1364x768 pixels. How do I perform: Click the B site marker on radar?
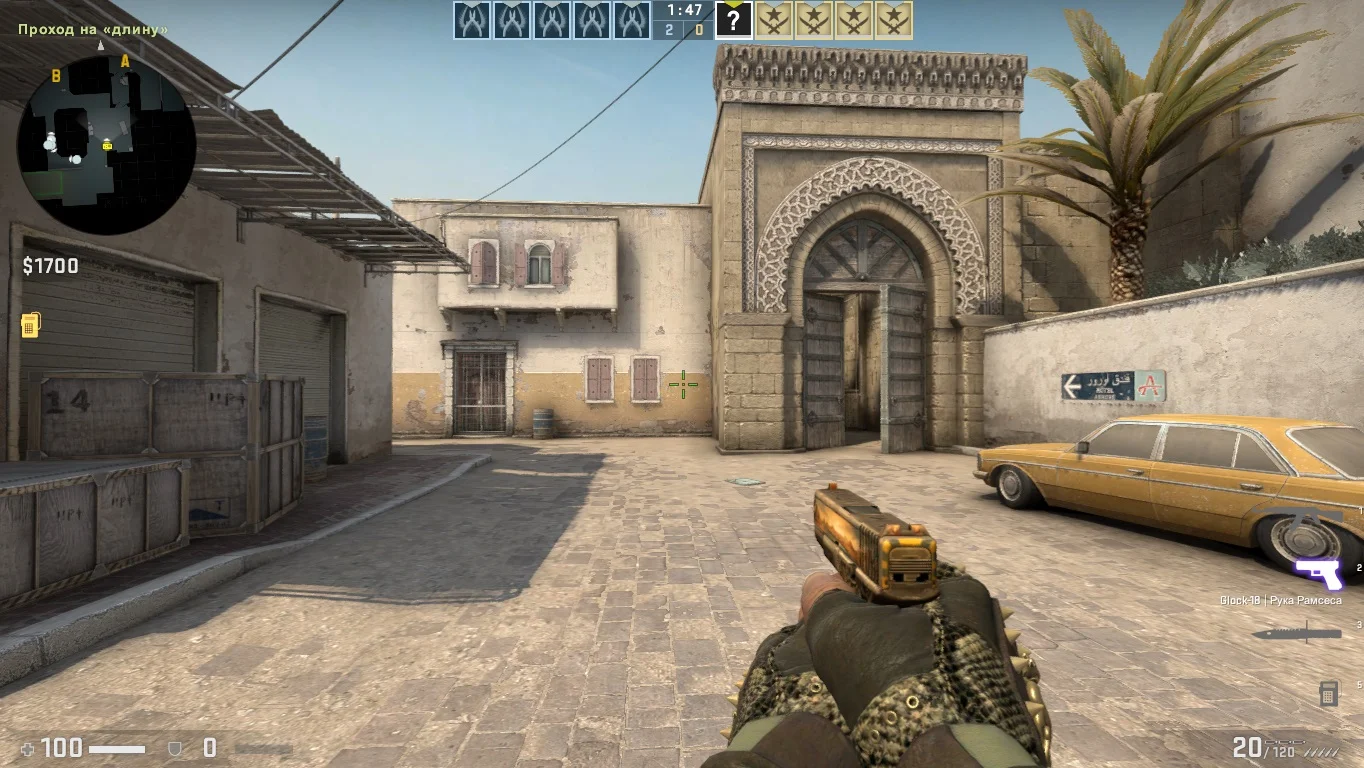pos(56,75)
